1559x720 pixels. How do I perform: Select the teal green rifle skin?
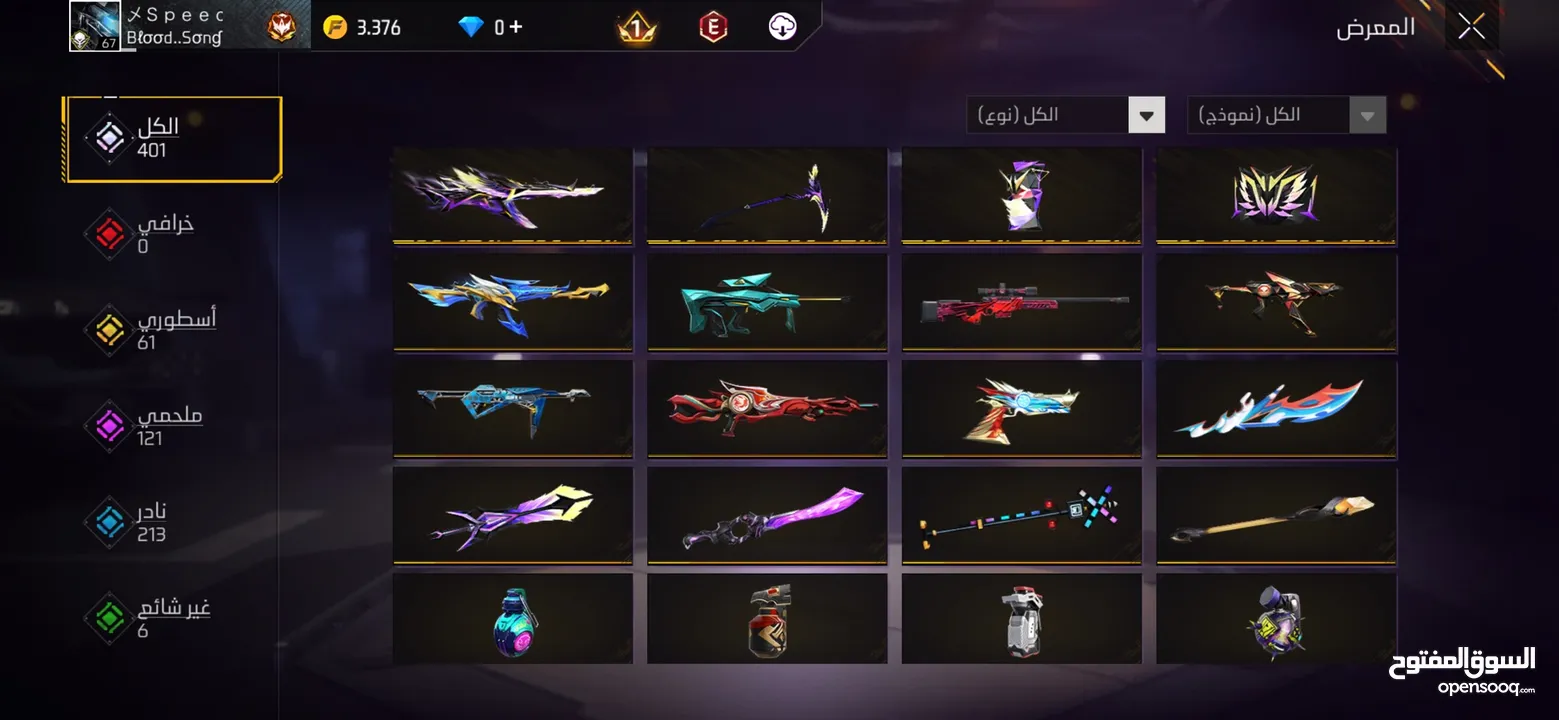click(x=767, y=301)
